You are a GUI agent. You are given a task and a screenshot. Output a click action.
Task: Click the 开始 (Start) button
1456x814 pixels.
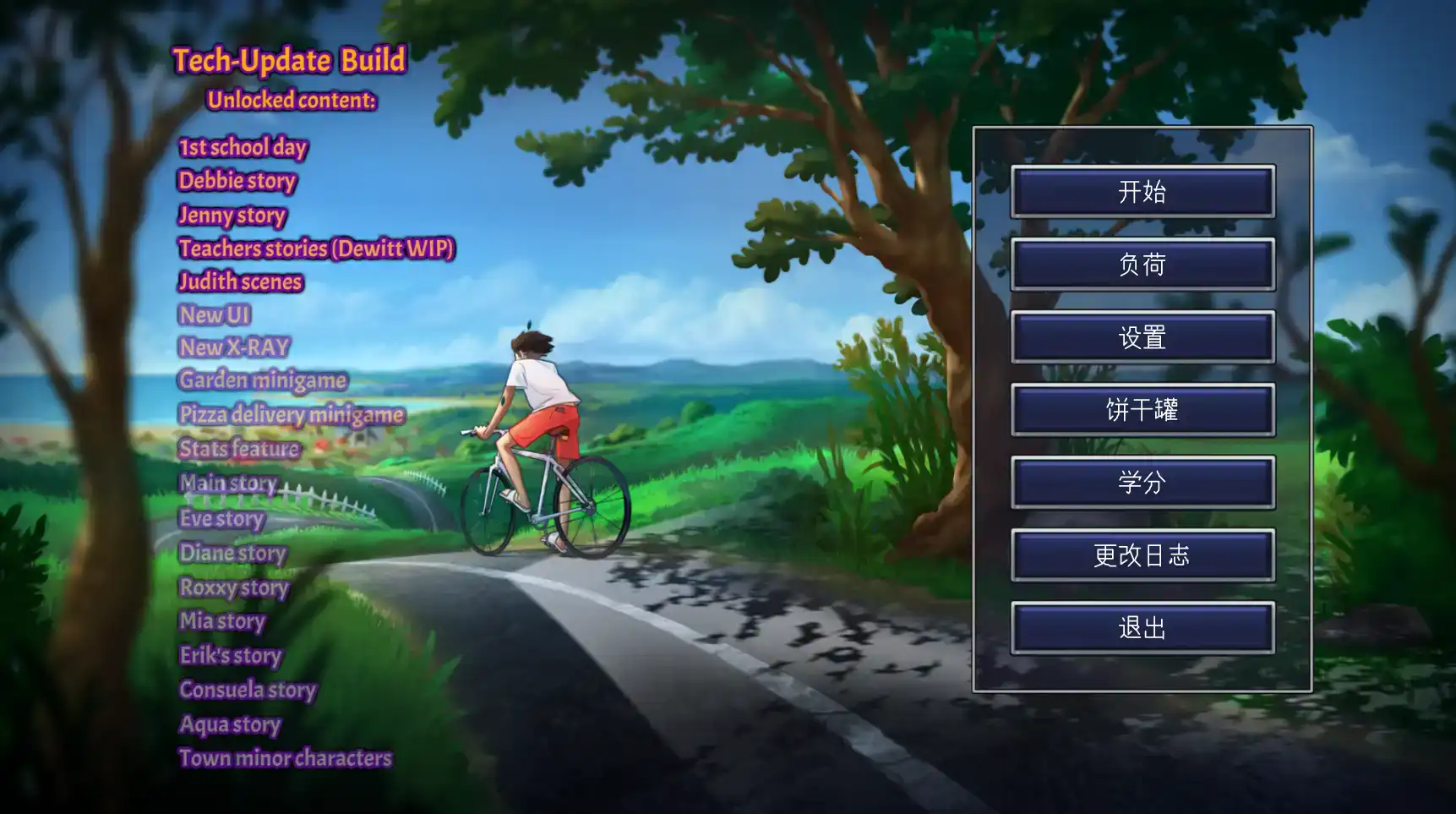pos(1142,192)
